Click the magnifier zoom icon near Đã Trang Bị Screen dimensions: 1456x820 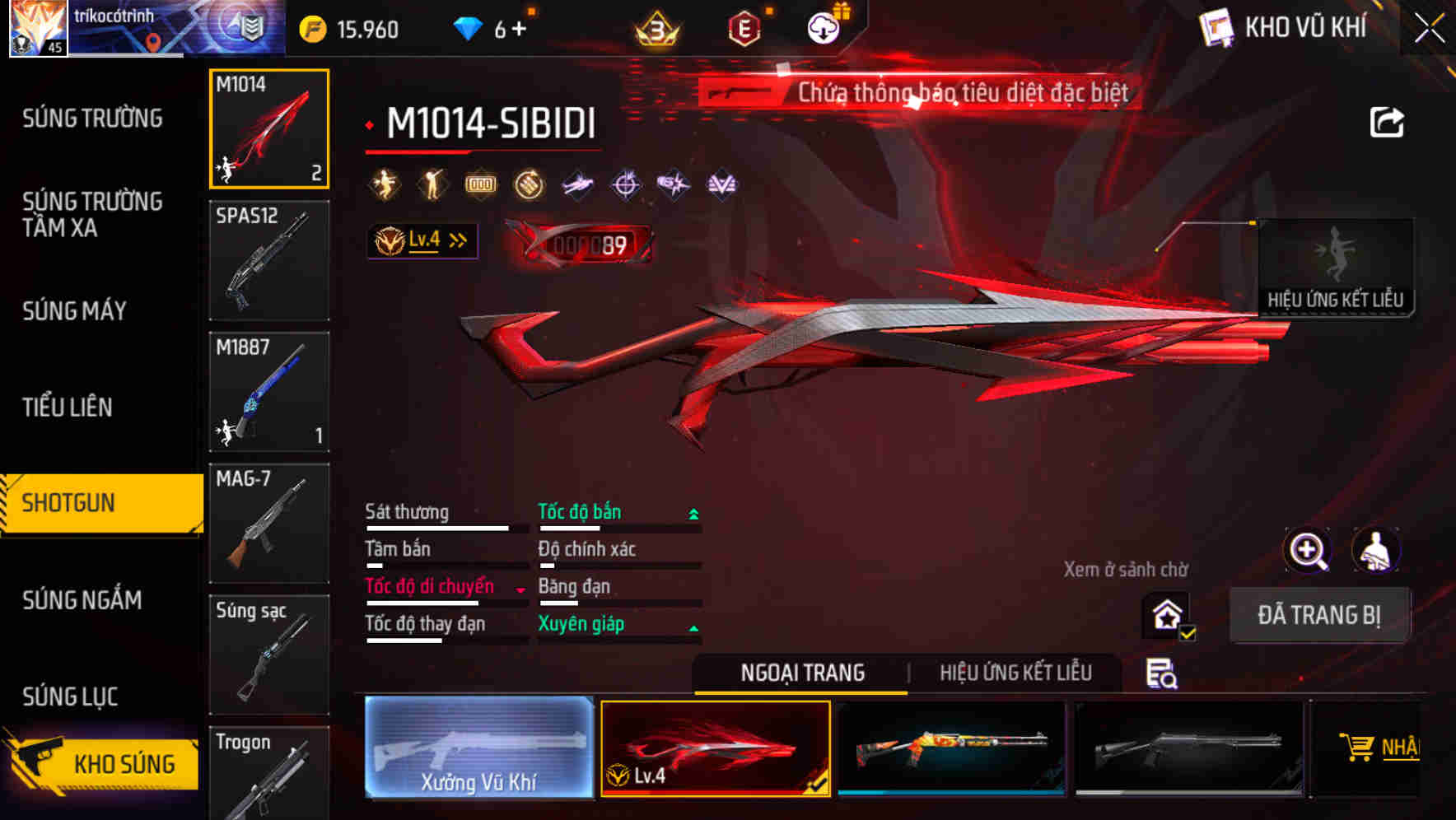coord(1306,550)
